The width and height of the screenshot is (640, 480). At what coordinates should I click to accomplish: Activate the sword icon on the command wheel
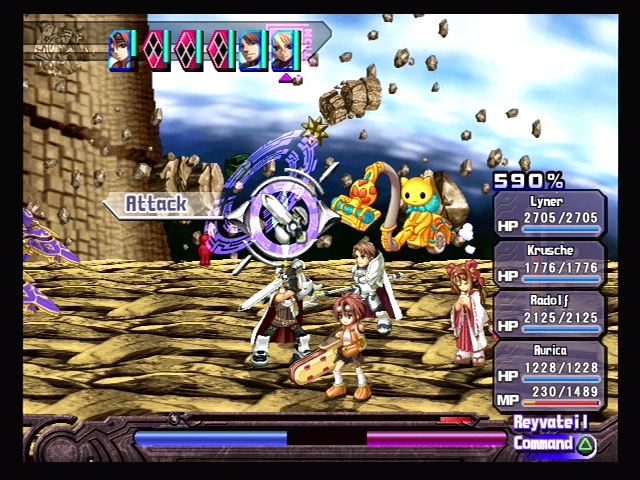(275, 212)
